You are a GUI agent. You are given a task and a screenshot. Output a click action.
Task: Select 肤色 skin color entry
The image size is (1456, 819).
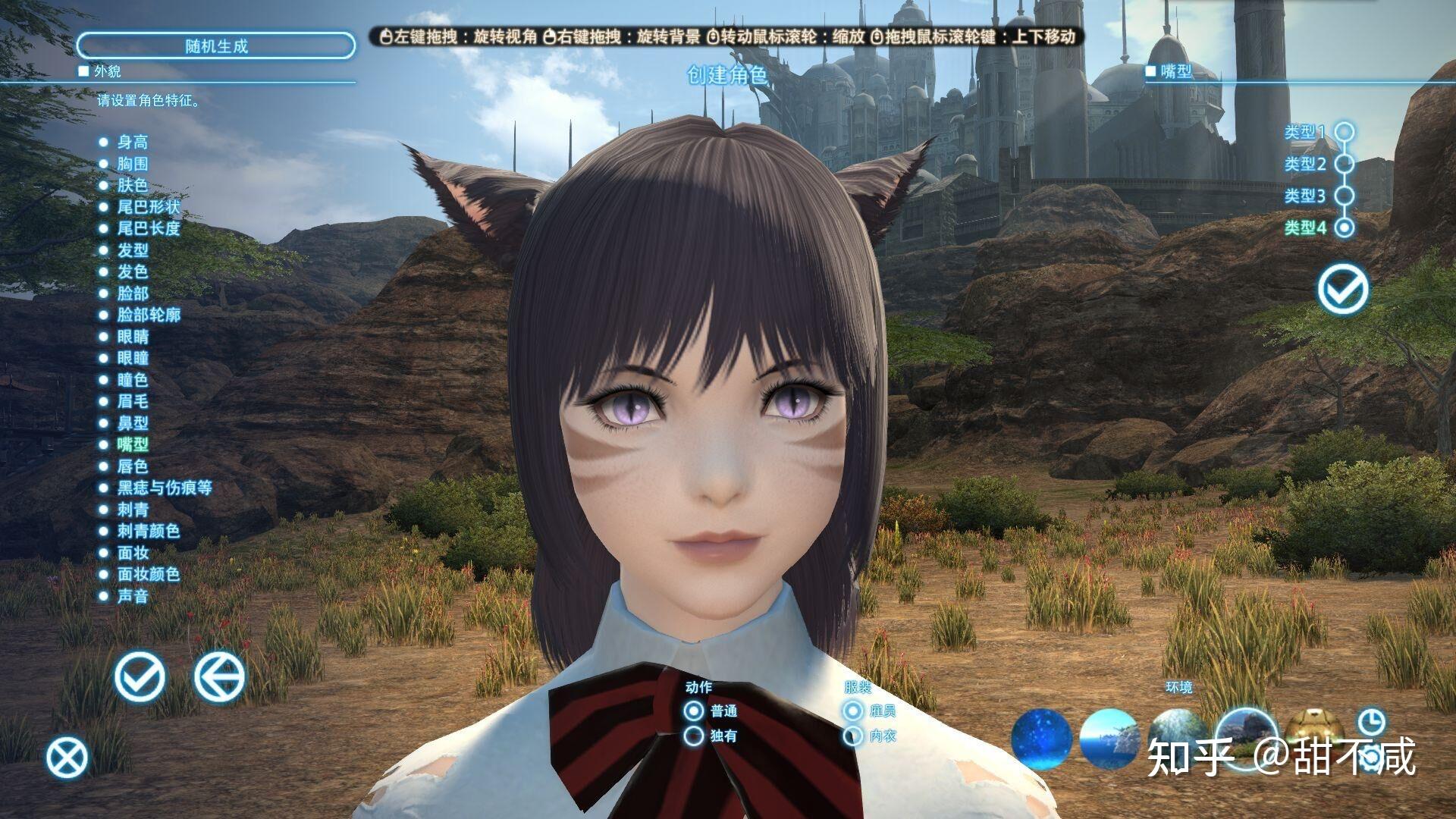point(132,185)
